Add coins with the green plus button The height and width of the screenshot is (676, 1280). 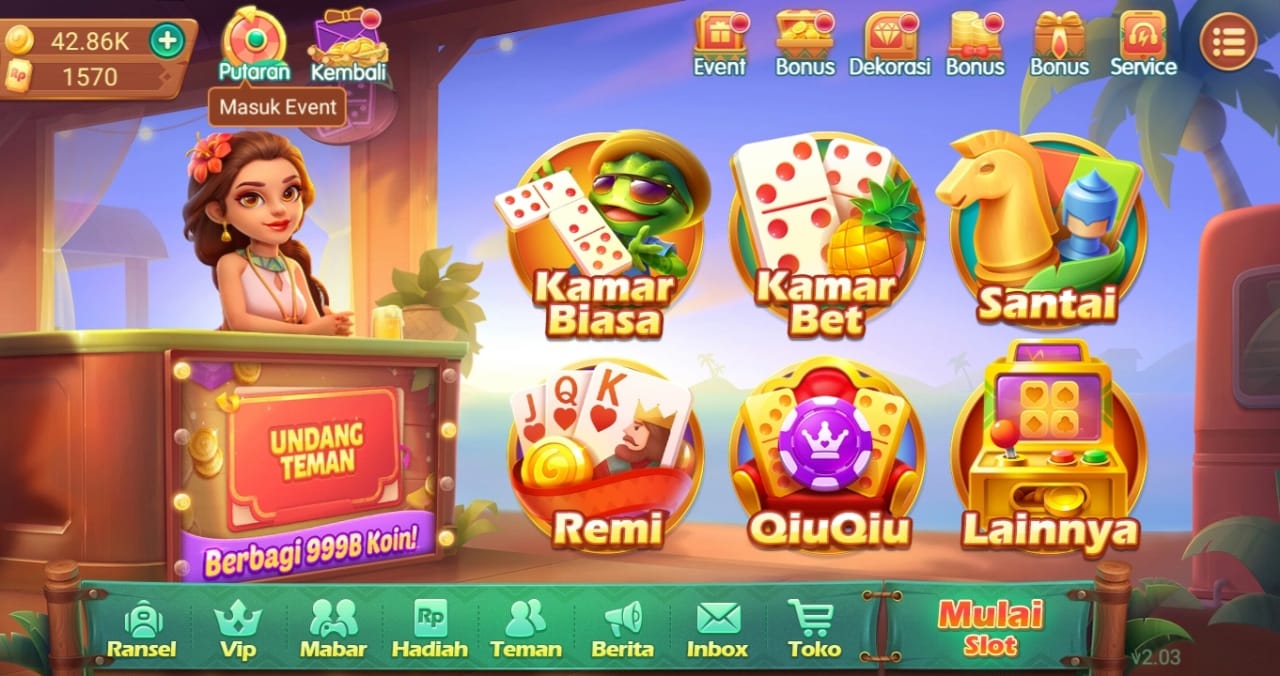(167, 41)
